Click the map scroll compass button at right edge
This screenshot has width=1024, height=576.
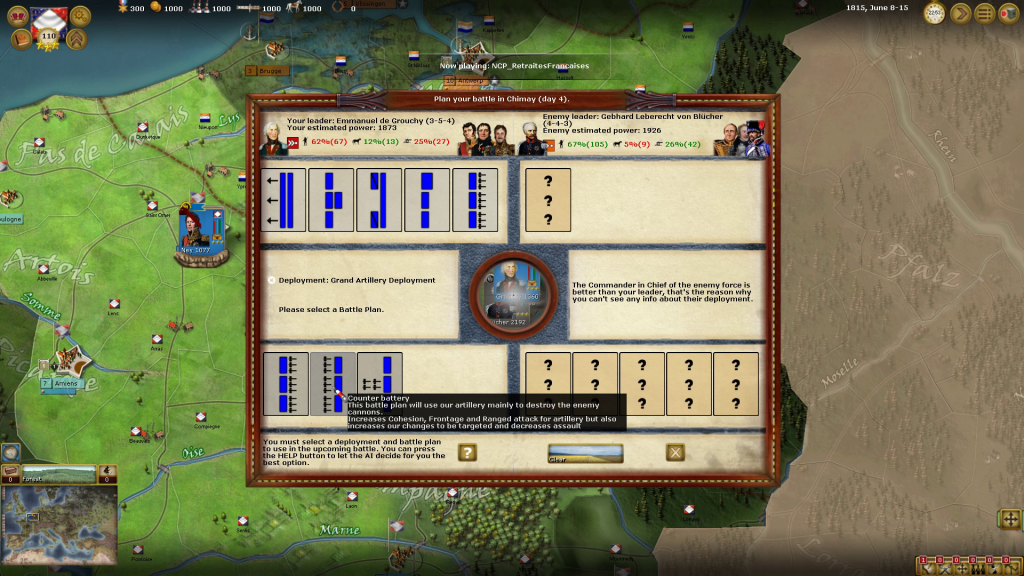(x=1010, y=518)
